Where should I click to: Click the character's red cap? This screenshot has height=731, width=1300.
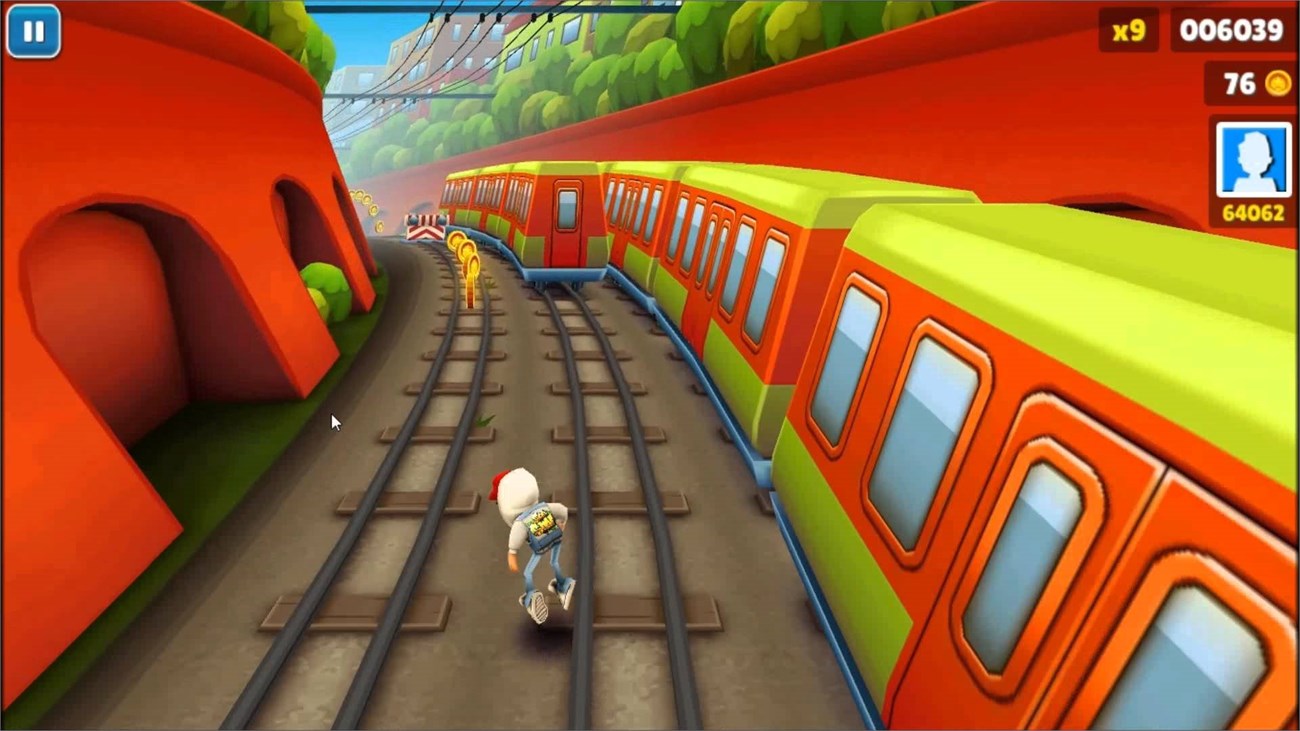coord(499,482)
